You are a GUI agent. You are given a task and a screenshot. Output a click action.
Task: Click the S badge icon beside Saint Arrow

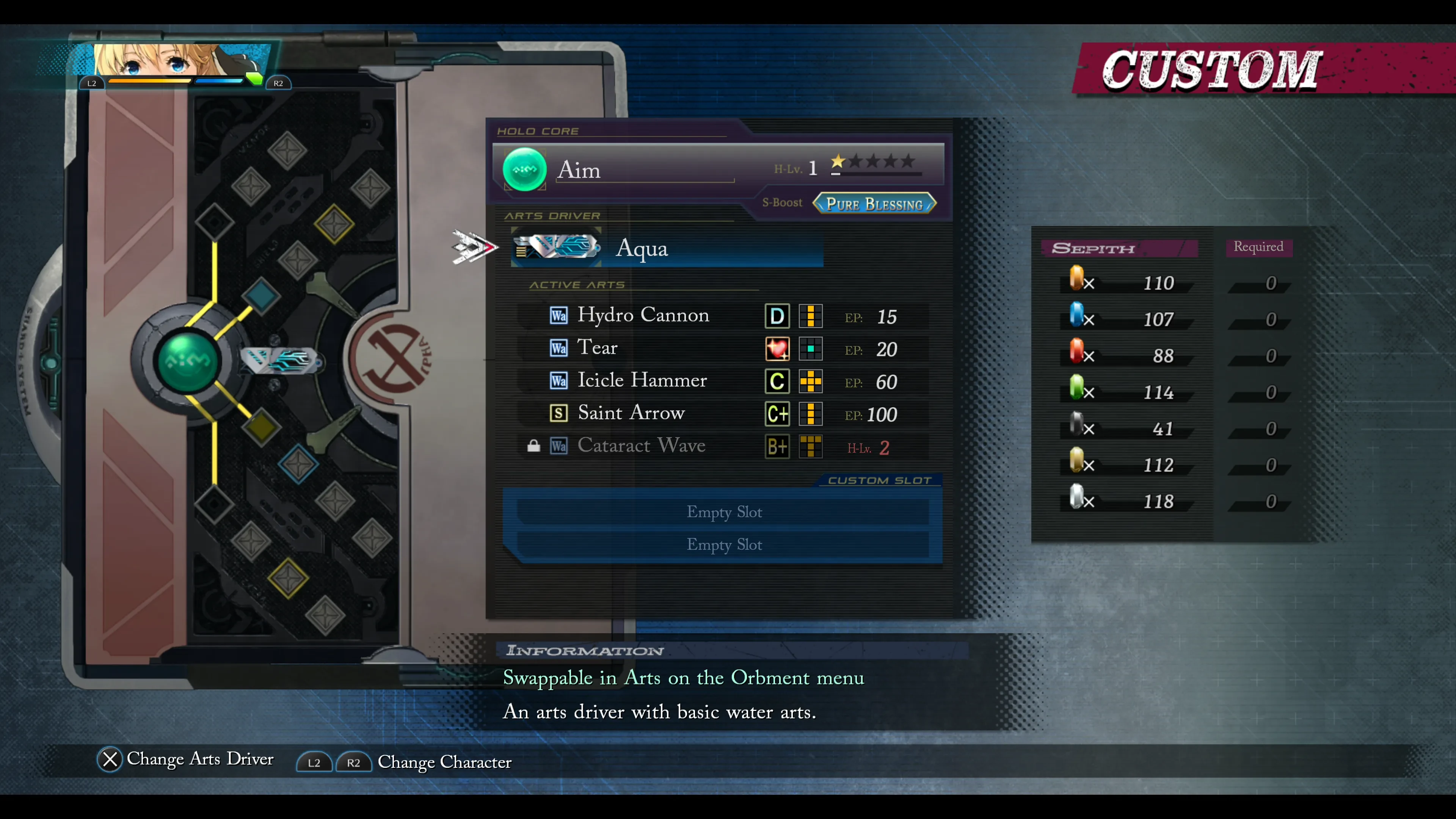click(x=559, y=413)
